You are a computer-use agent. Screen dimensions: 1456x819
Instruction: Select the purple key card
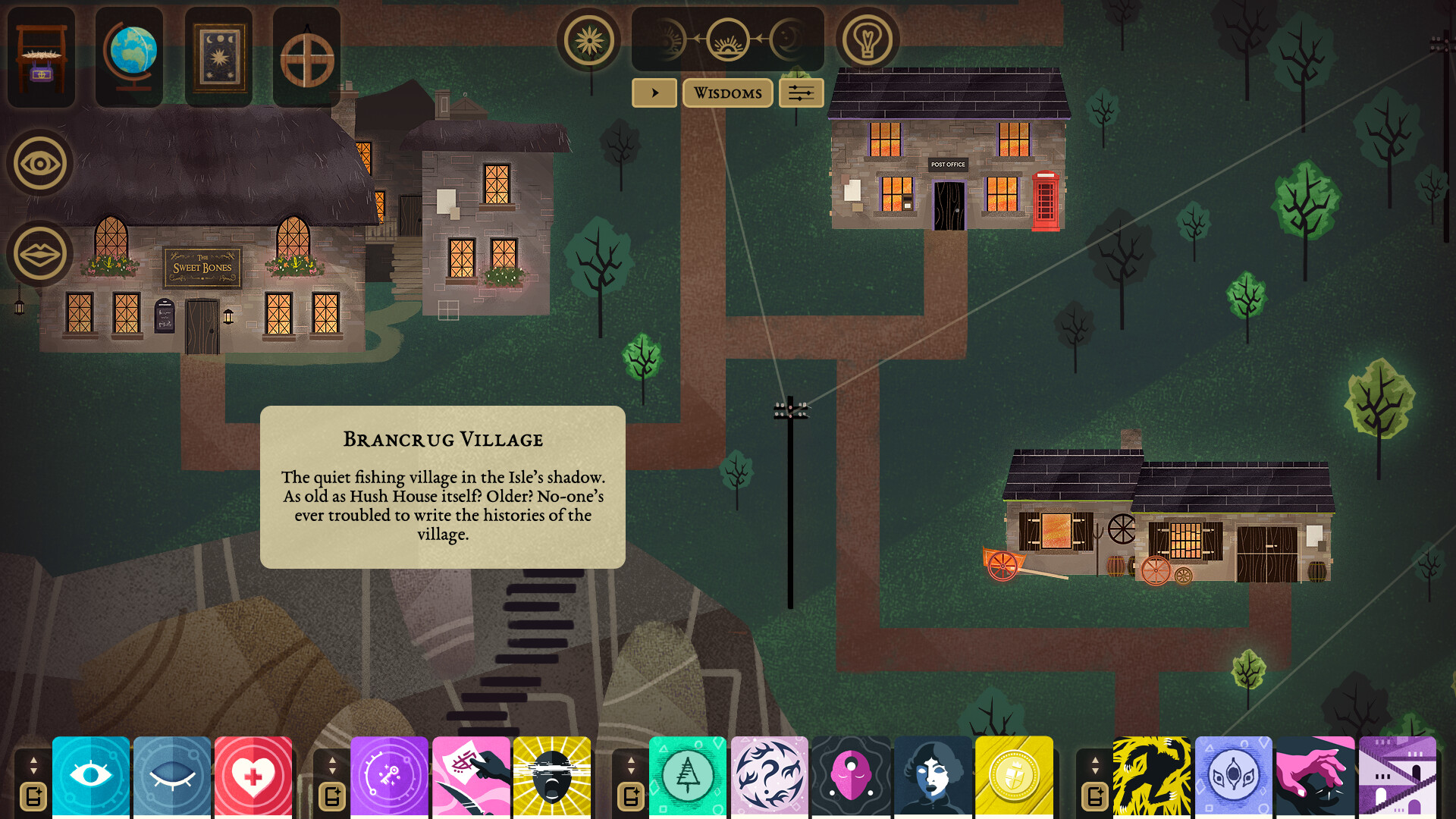pos(389,777)
